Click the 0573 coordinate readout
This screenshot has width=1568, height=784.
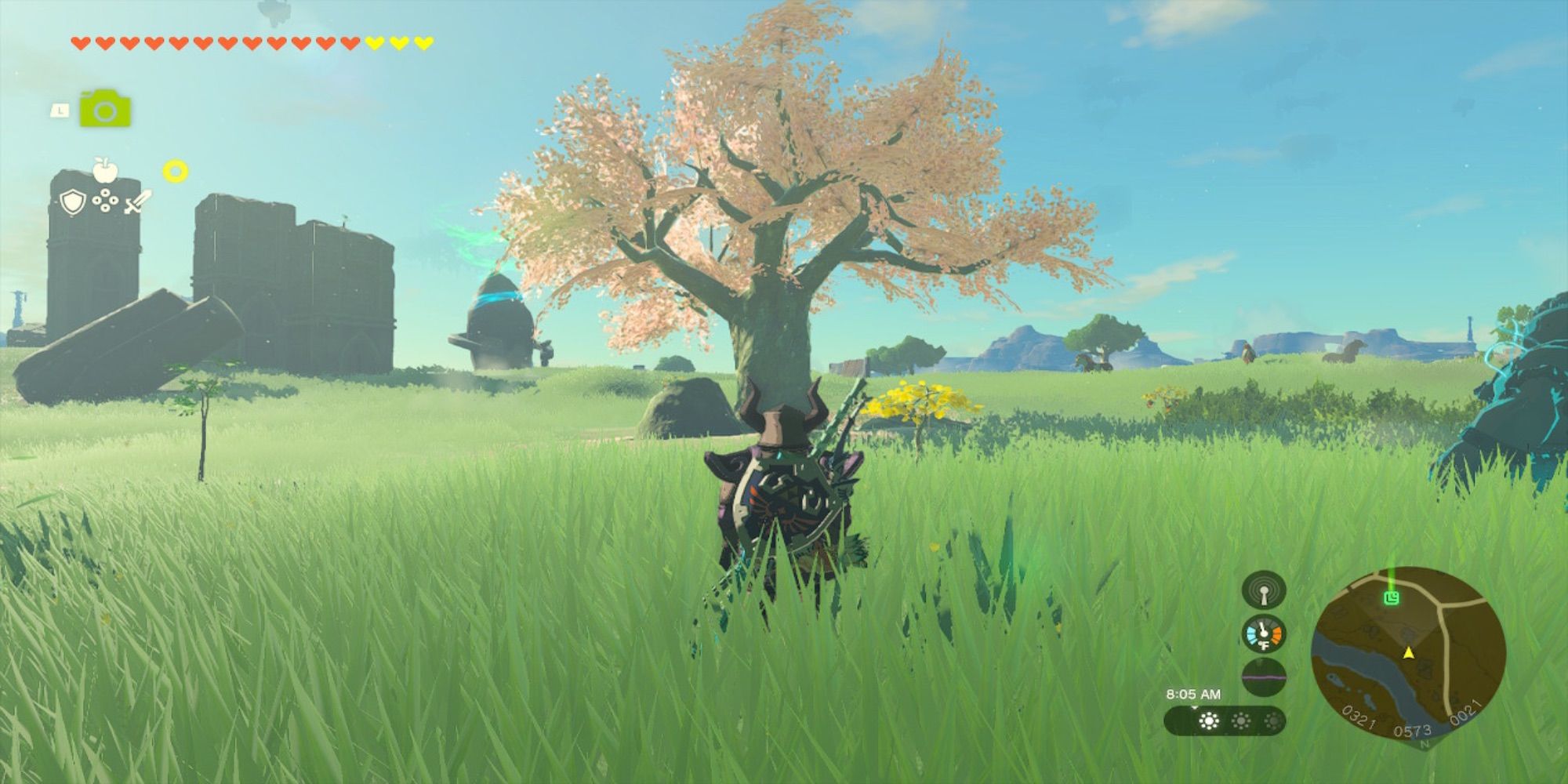1413,730
